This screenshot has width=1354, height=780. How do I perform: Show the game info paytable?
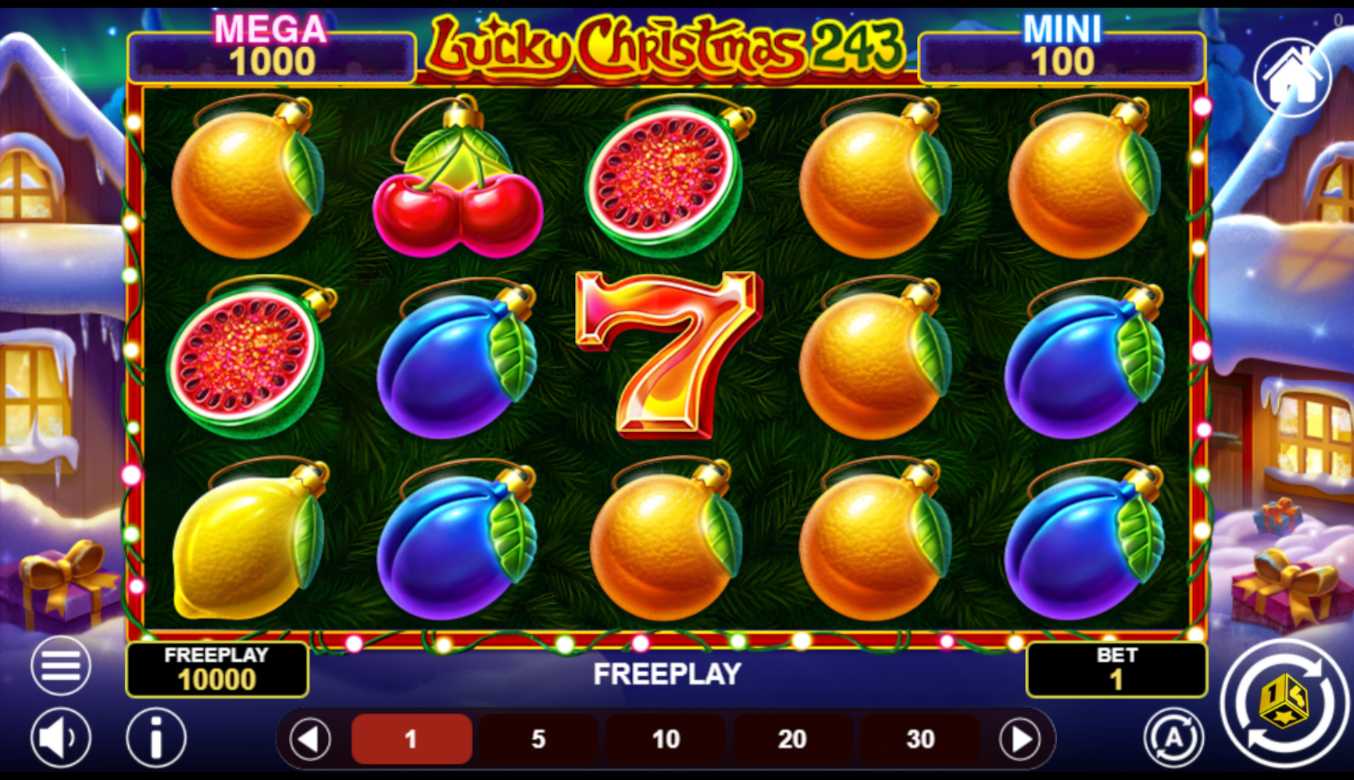(x=156, y=738)
